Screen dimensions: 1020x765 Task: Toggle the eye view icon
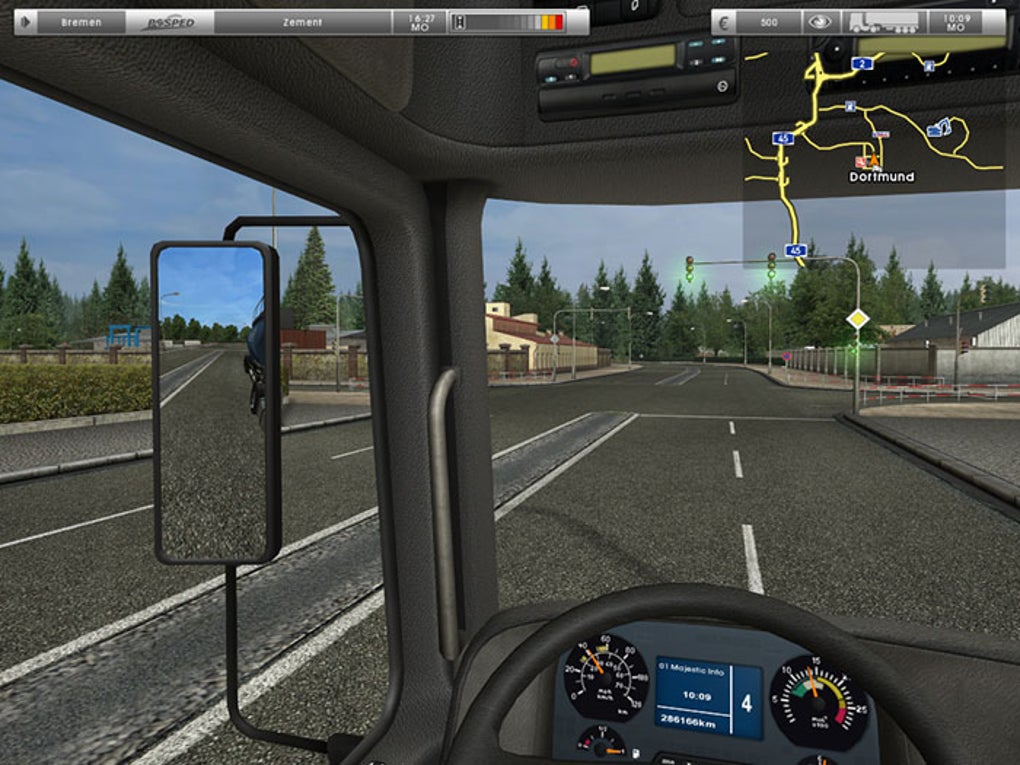click(820, 22)
